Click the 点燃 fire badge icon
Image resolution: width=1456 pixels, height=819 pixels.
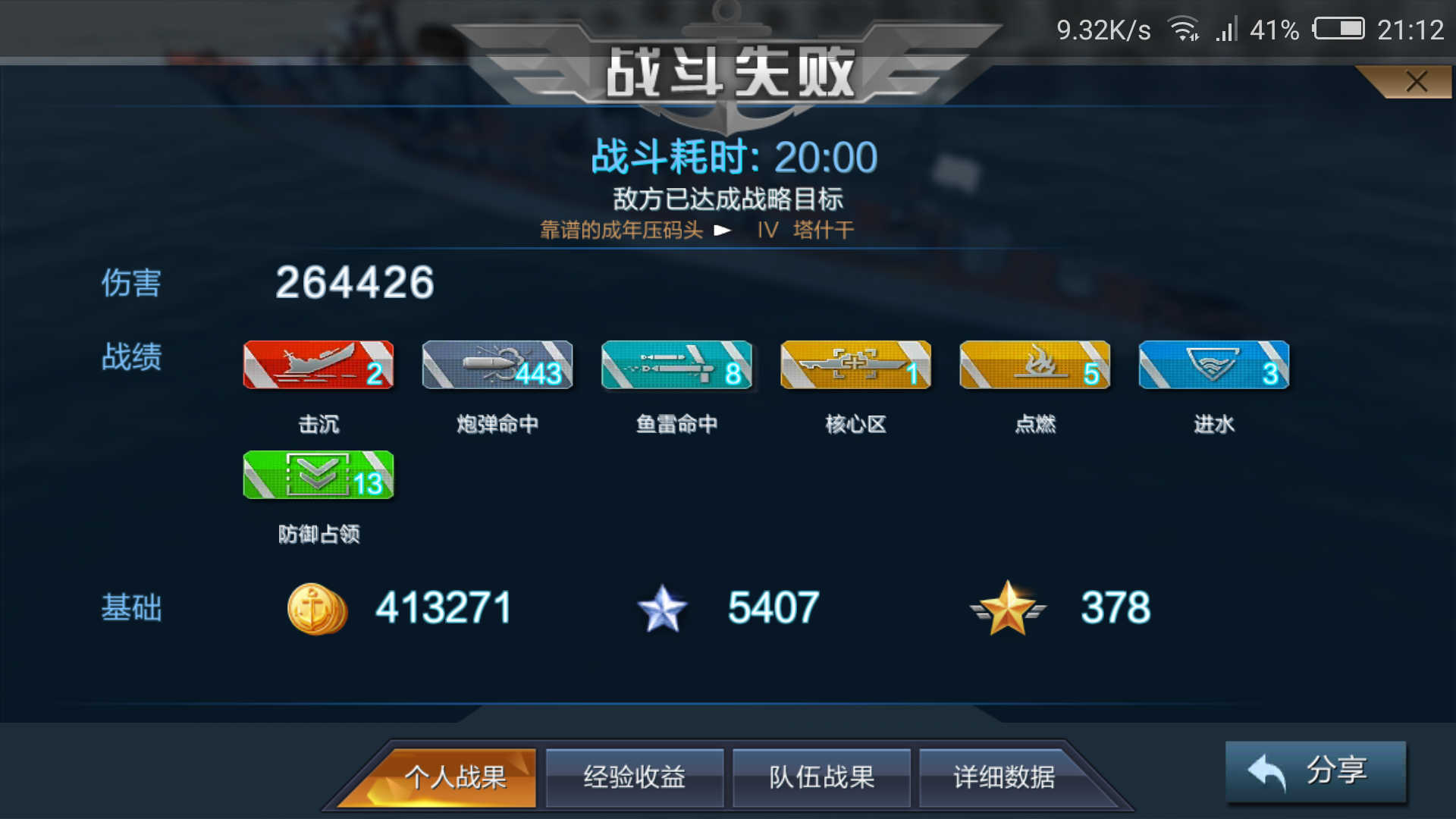(1034, 365)
